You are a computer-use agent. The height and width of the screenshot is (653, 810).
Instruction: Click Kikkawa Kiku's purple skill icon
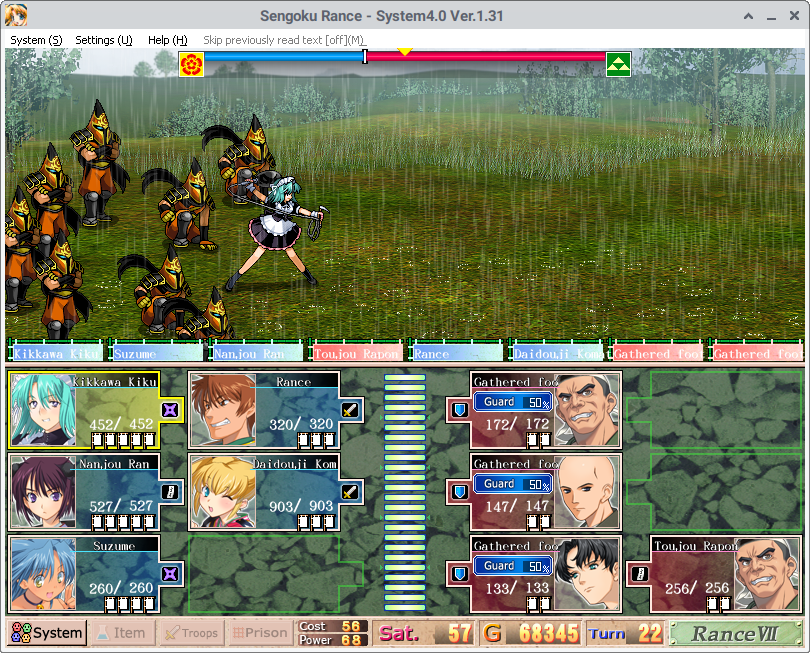[x=170, y=409]
